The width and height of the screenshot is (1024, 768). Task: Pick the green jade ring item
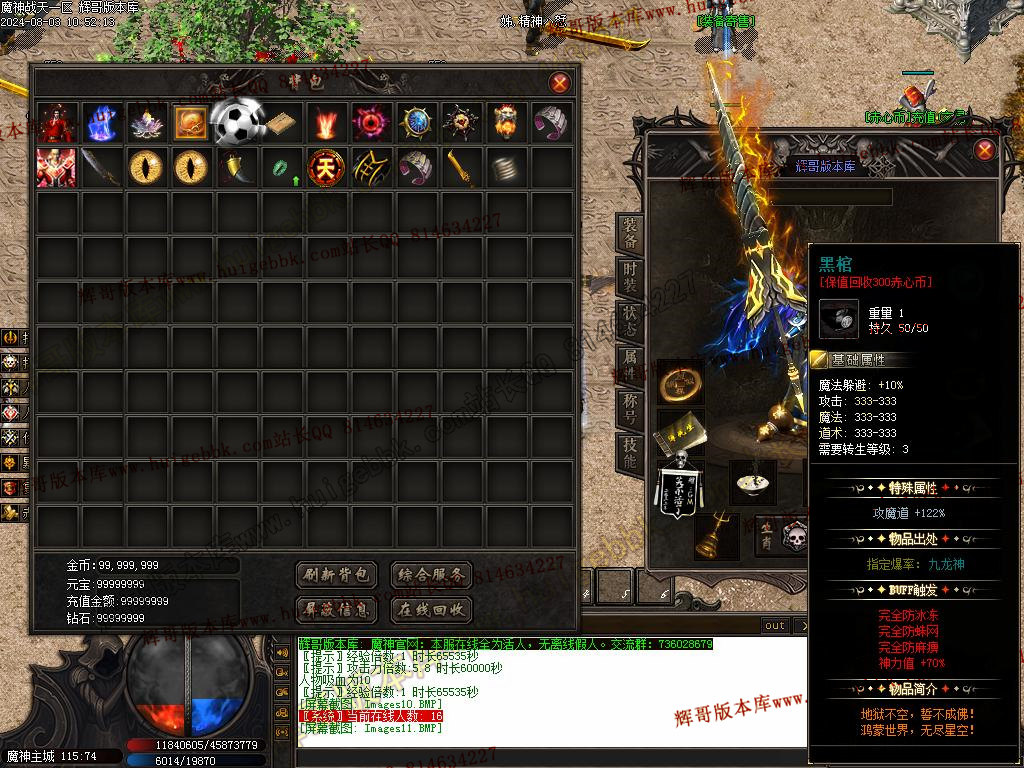(x=280, y=167)
